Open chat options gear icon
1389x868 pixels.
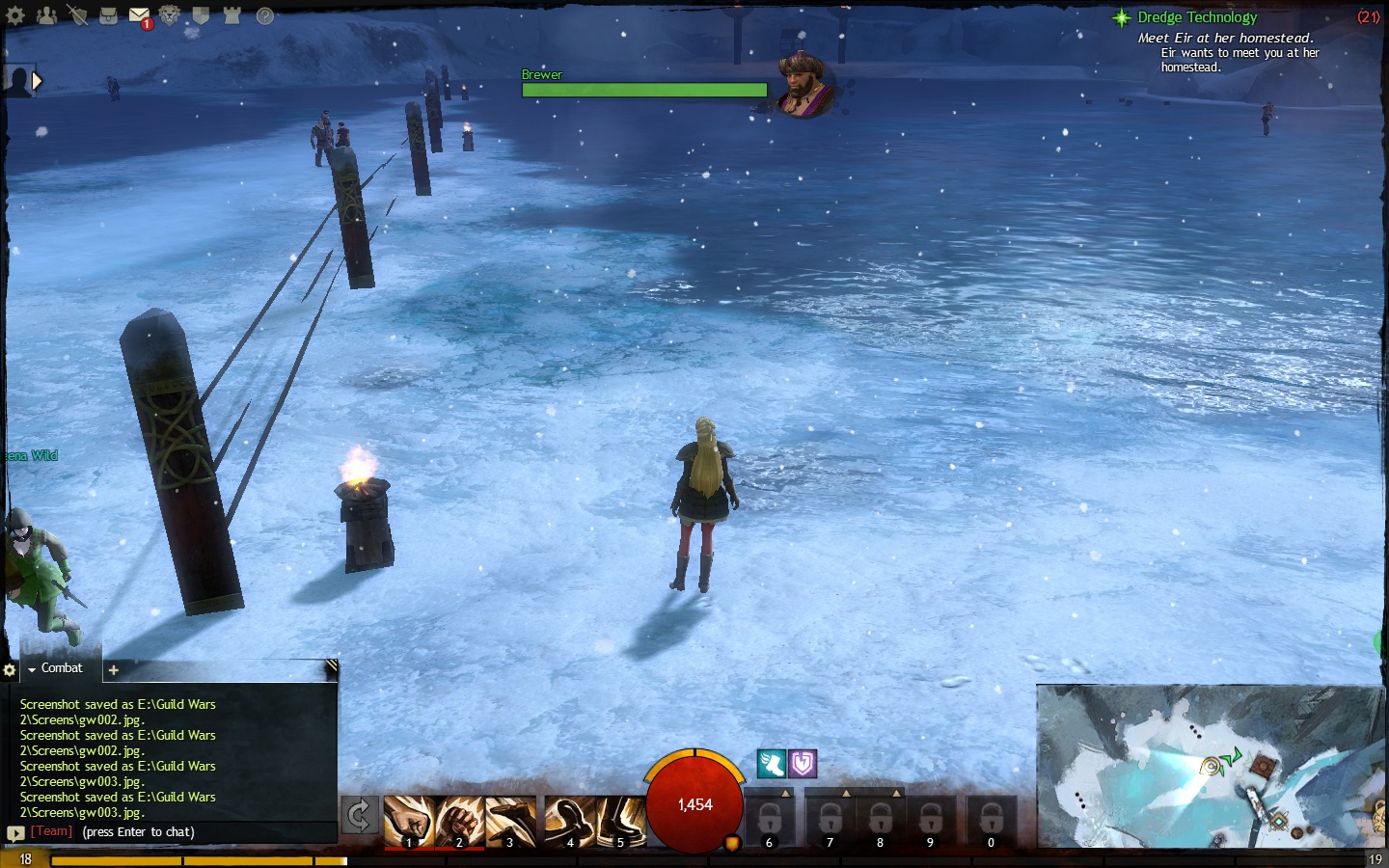[10, 669]
